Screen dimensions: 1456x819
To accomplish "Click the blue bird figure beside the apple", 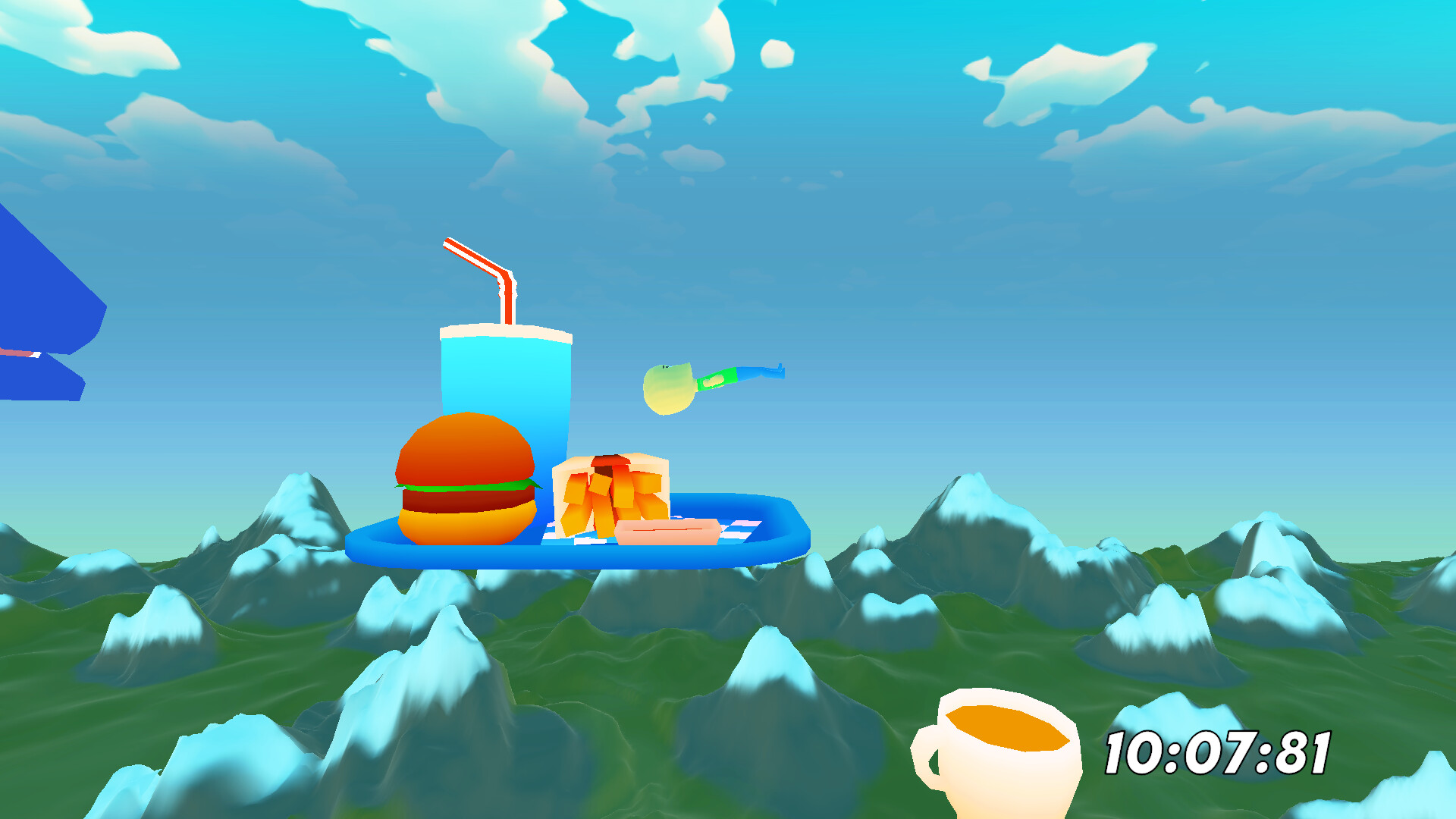I will click(758, 373).
